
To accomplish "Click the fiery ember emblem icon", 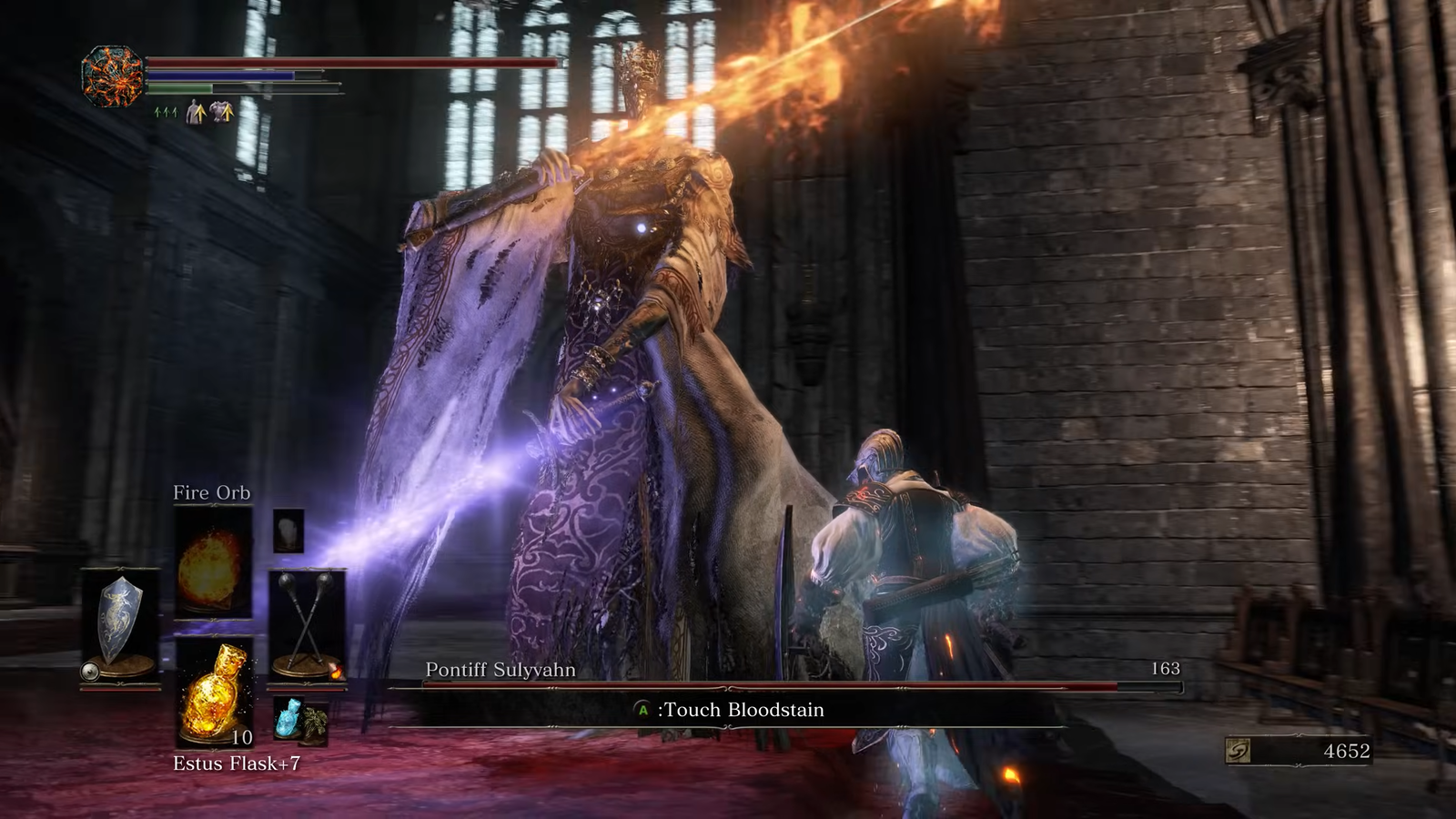I will [x=113, y=76].
